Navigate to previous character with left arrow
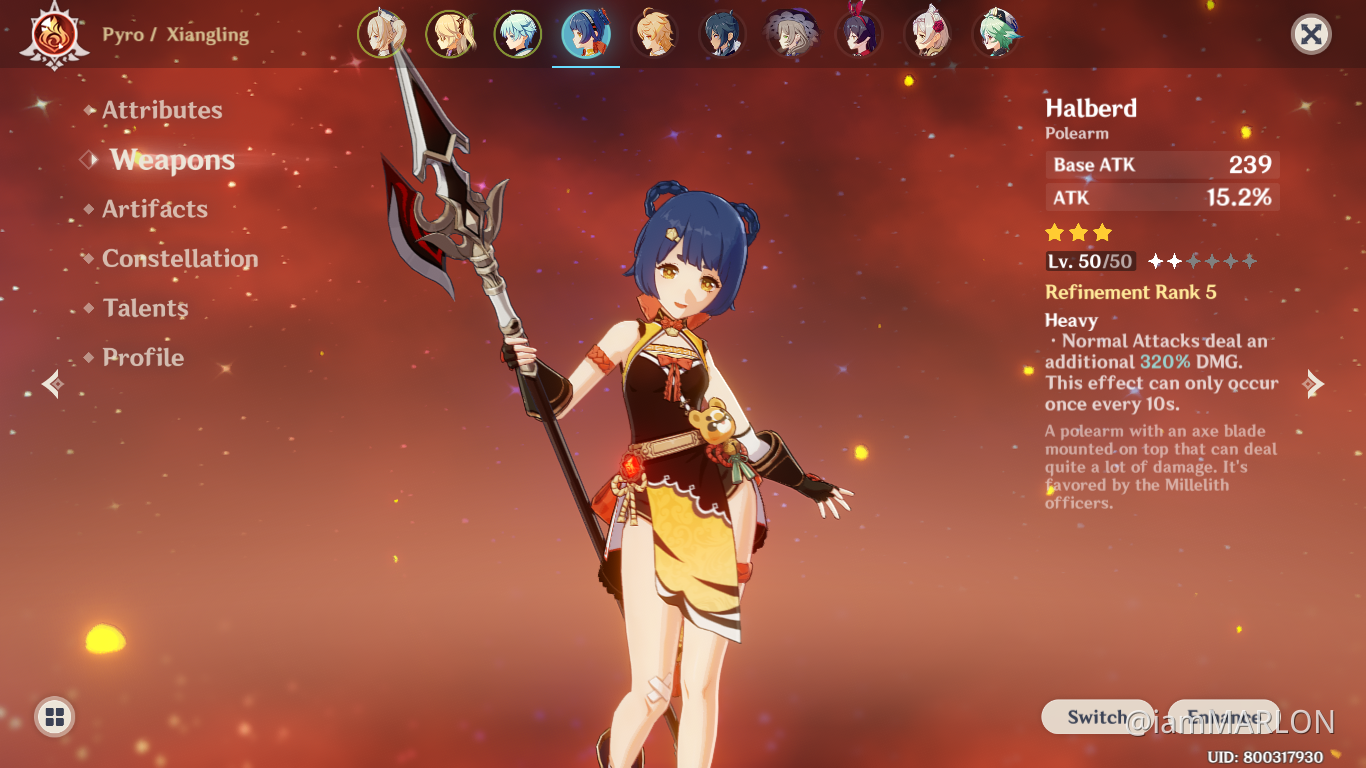Screen dimensions: 1366x768 pos(51,384)
